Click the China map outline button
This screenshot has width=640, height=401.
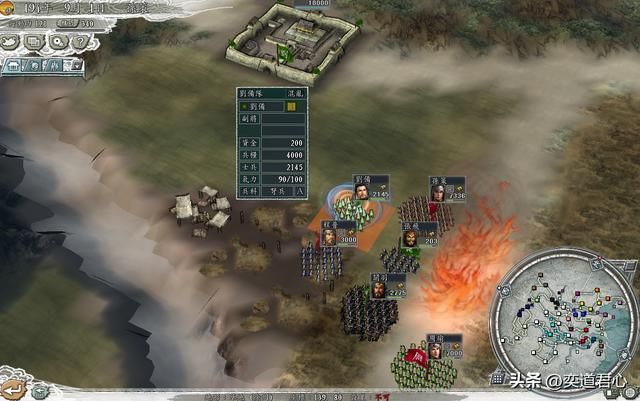point(10,42)
